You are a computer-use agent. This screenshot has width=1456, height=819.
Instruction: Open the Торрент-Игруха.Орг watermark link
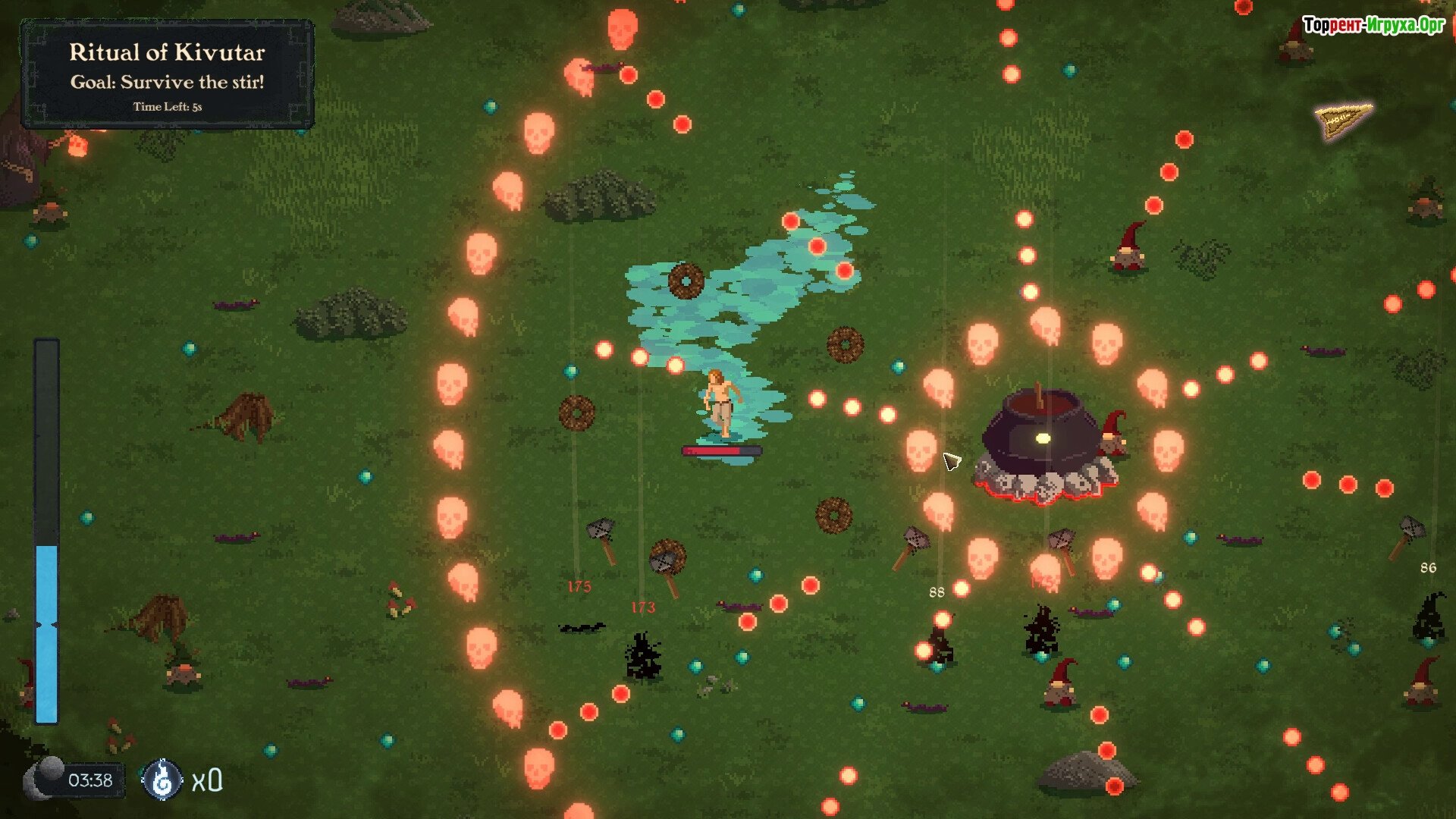(x=1373, y=25)
